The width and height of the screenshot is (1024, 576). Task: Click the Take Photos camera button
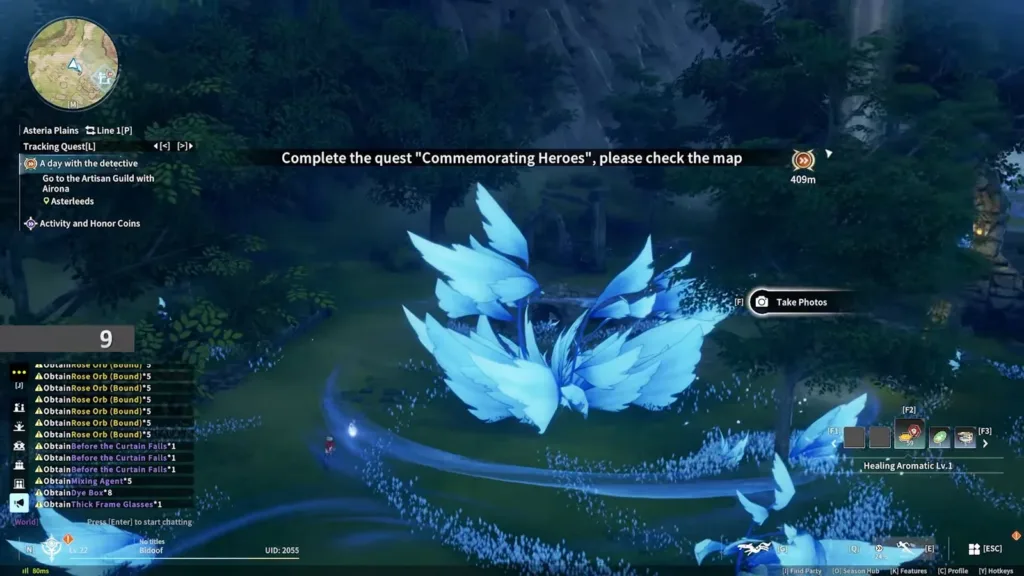(x=790, y=302)
